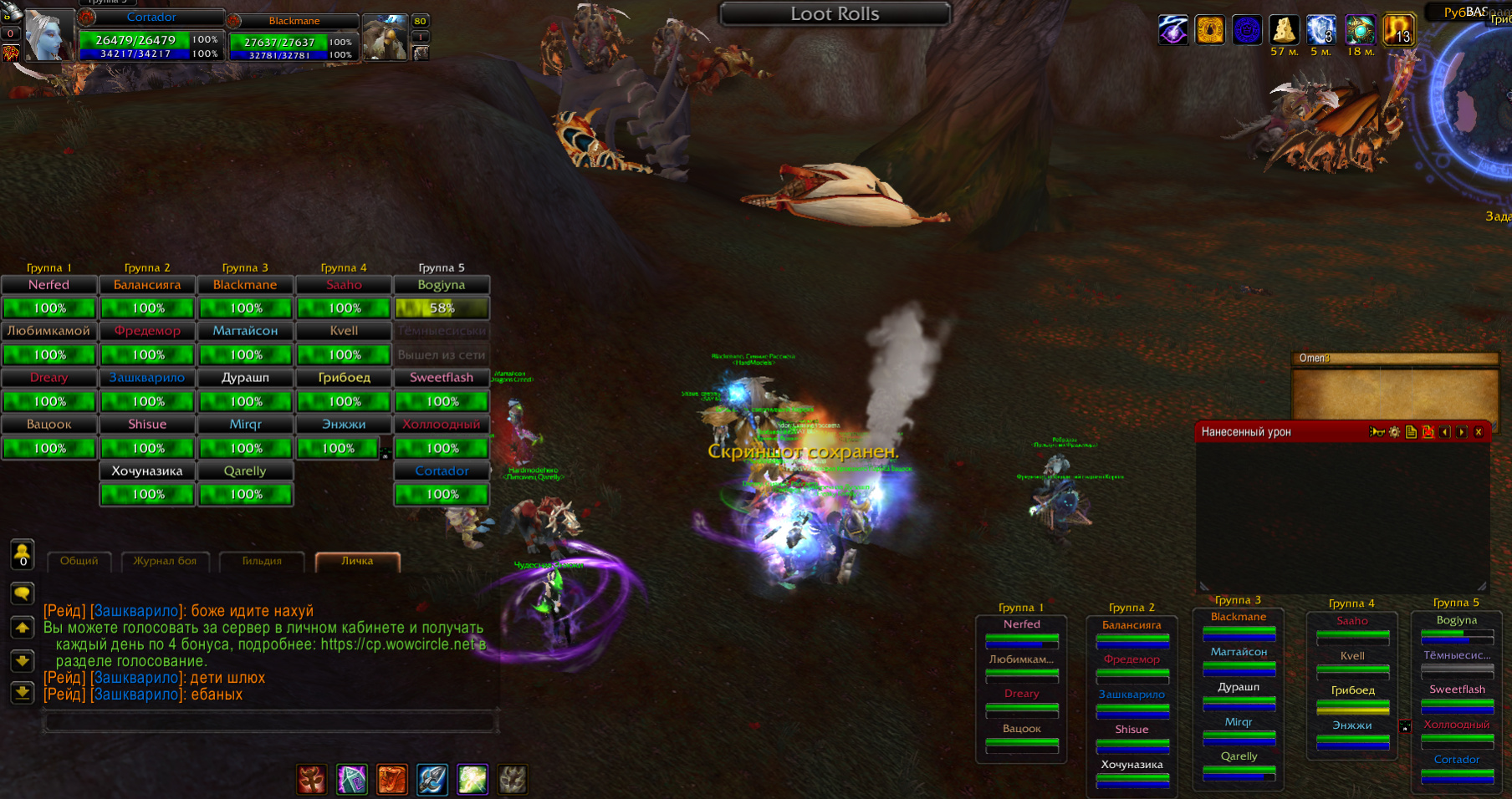Reset damage meter data with crossed-out page icon
Viewport: 1512px width, 799px height.
coord(1428,432)
